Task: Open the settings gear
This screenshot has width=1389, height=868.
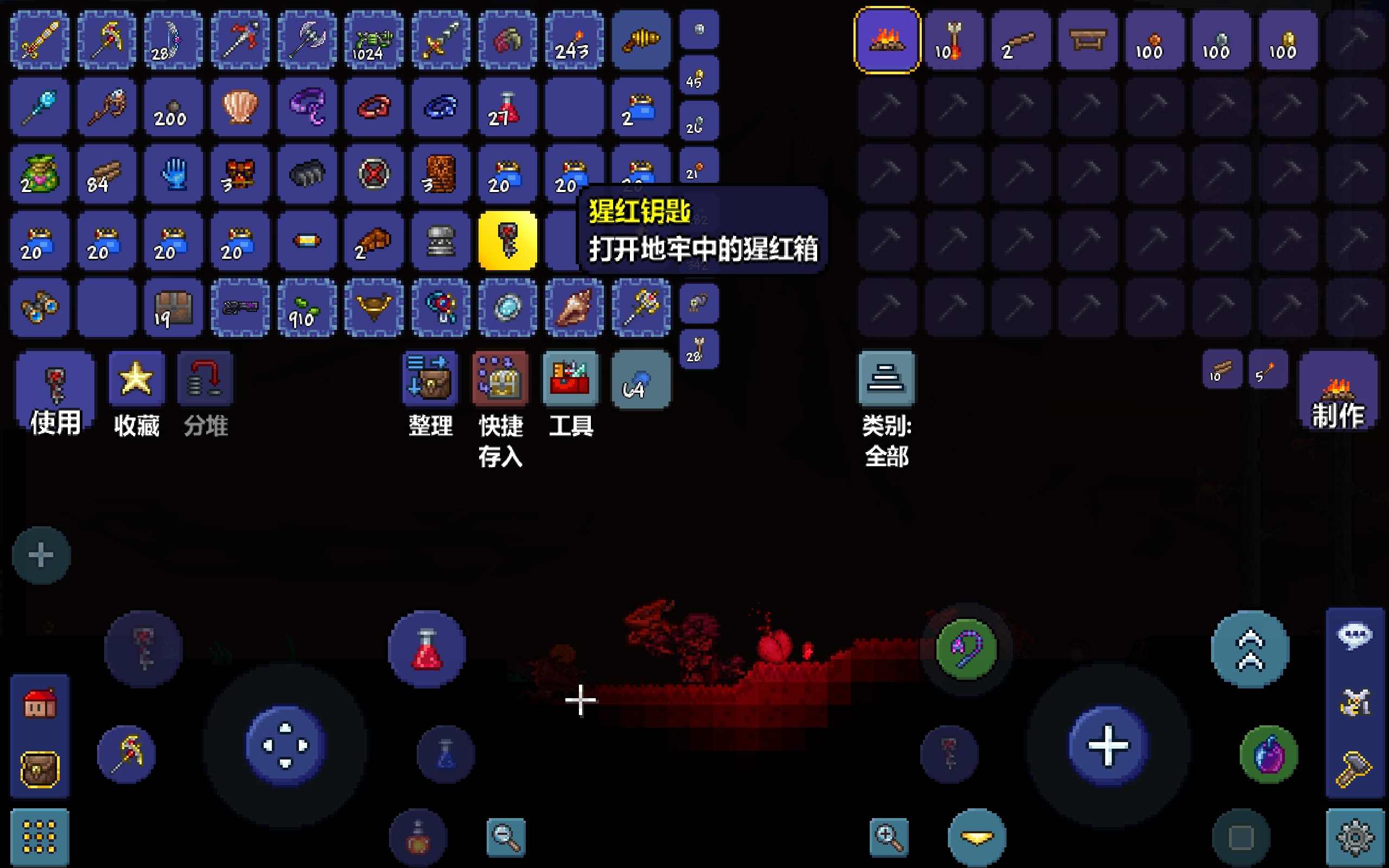Action: (1356, 838)
